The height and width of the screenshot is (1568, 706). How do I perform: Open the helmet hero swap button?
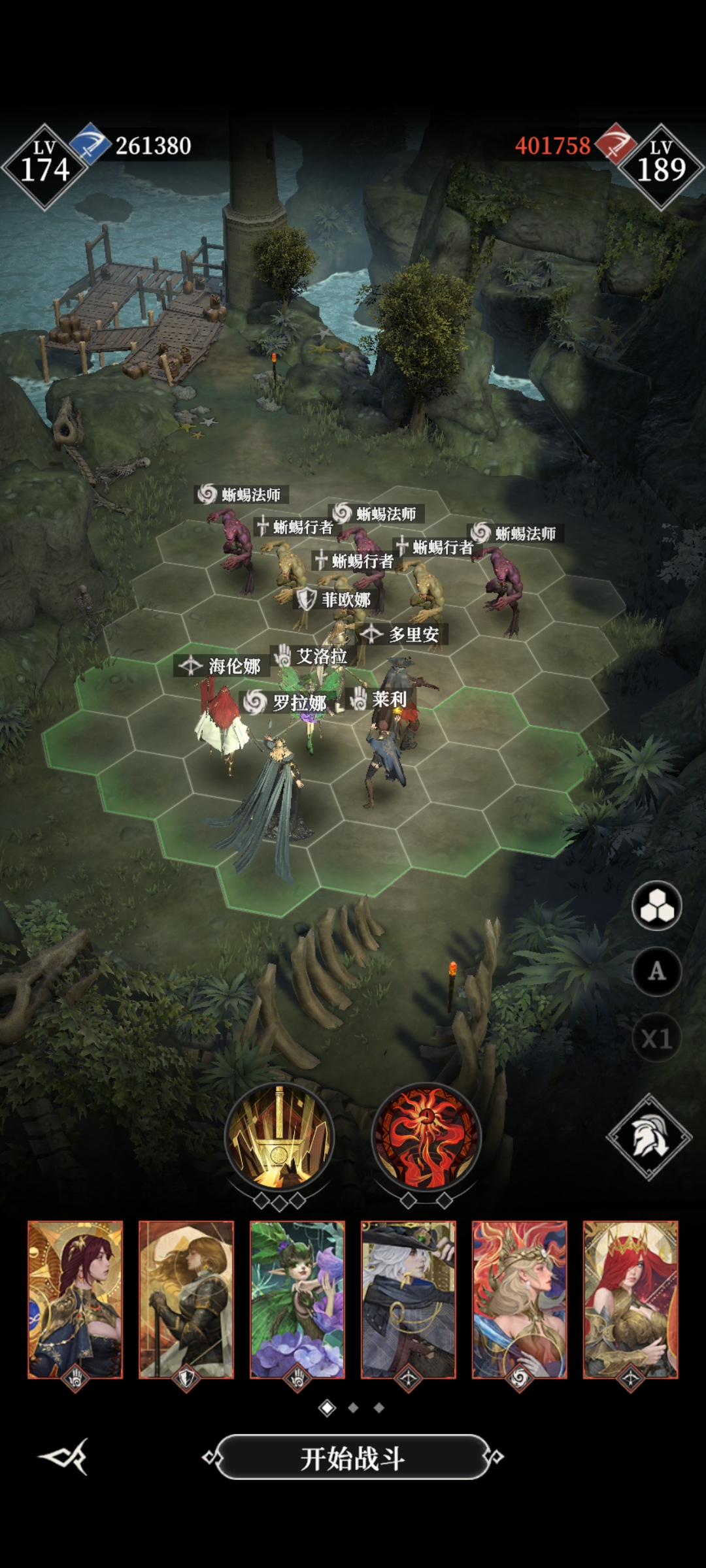point(648,1137)
